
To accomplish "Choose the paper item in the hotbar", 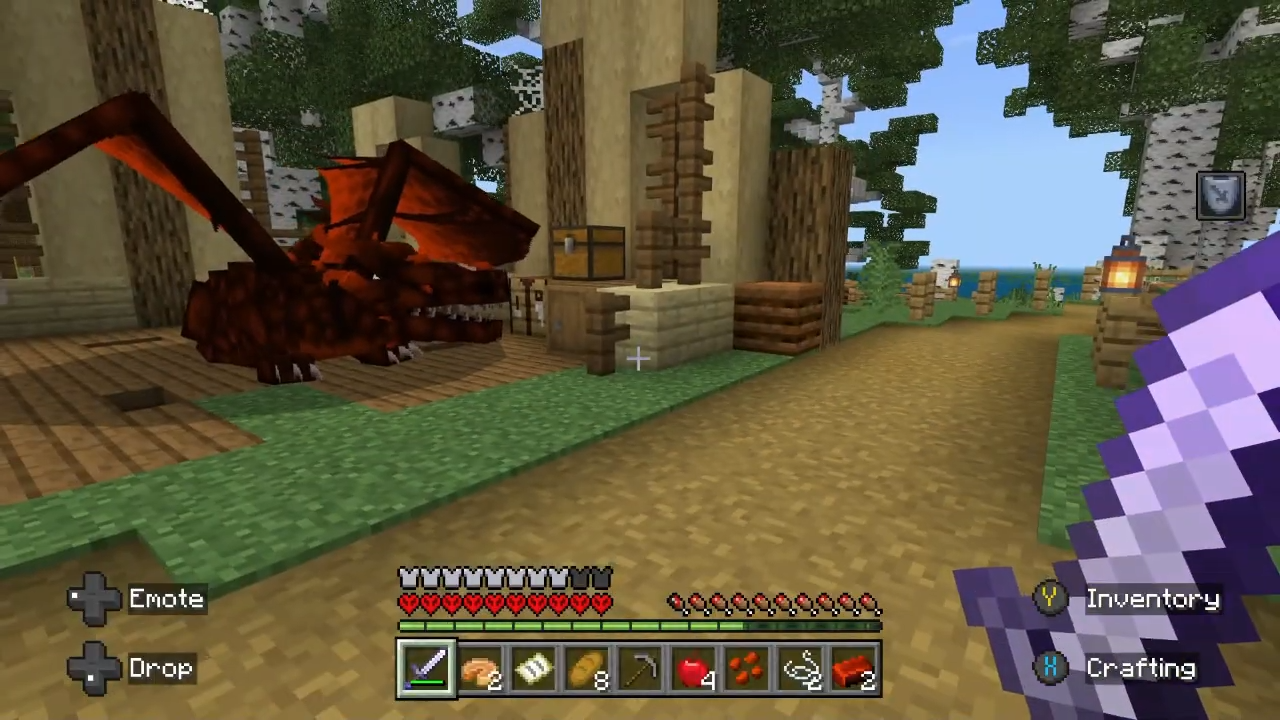I will (534, 668).
